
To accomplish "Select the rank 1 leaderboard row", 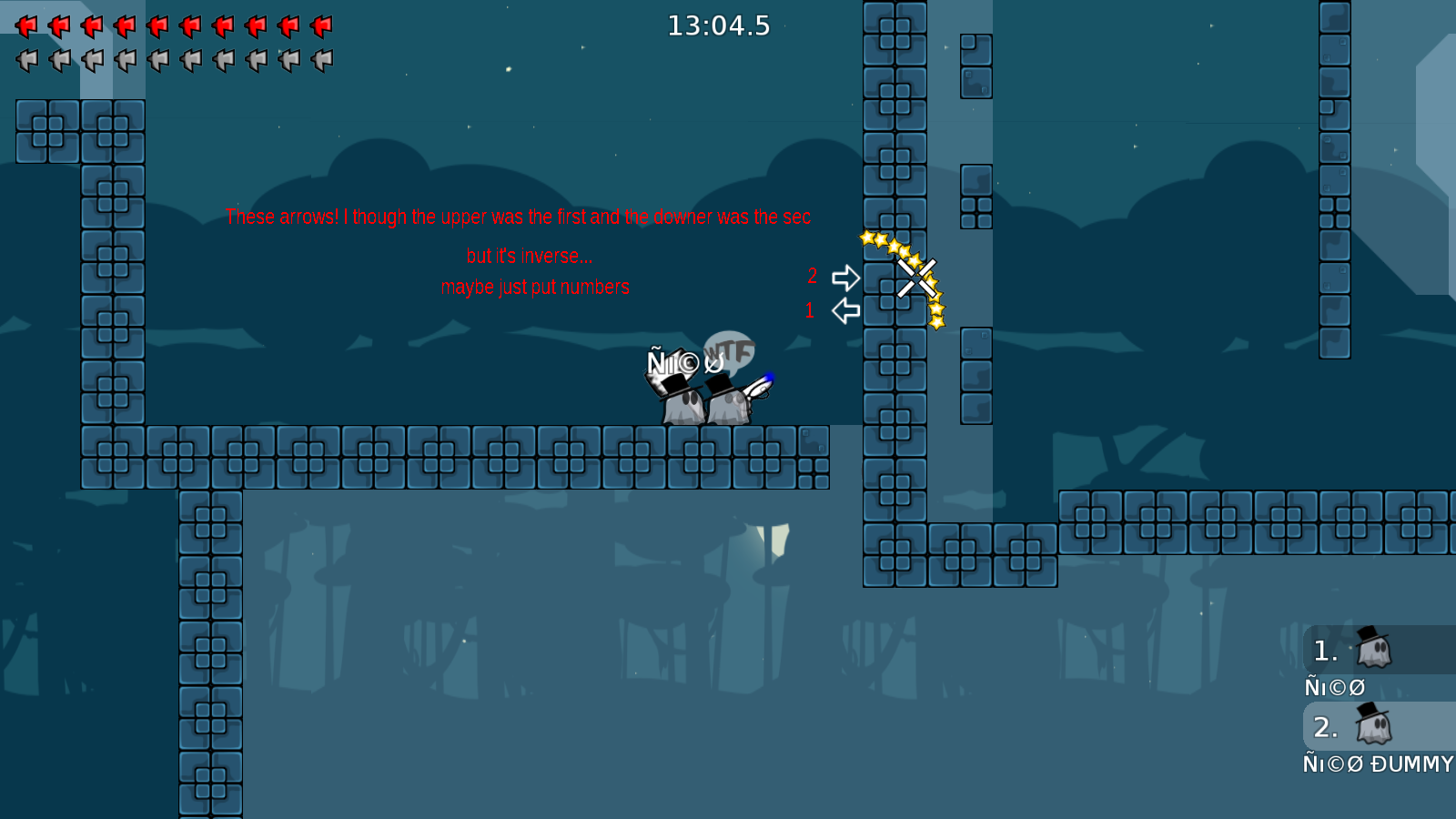I will point(1356,649).
